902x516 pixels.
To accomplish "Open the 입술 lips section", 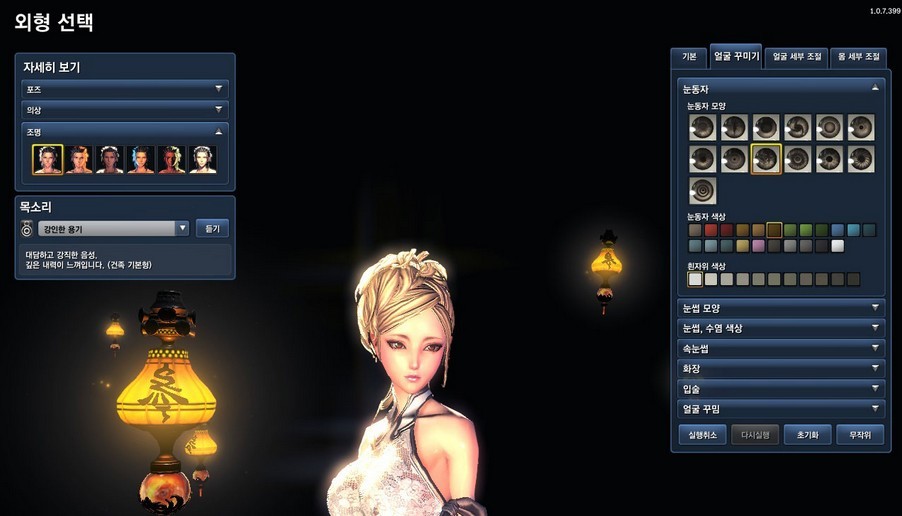I will coord(780,388).
